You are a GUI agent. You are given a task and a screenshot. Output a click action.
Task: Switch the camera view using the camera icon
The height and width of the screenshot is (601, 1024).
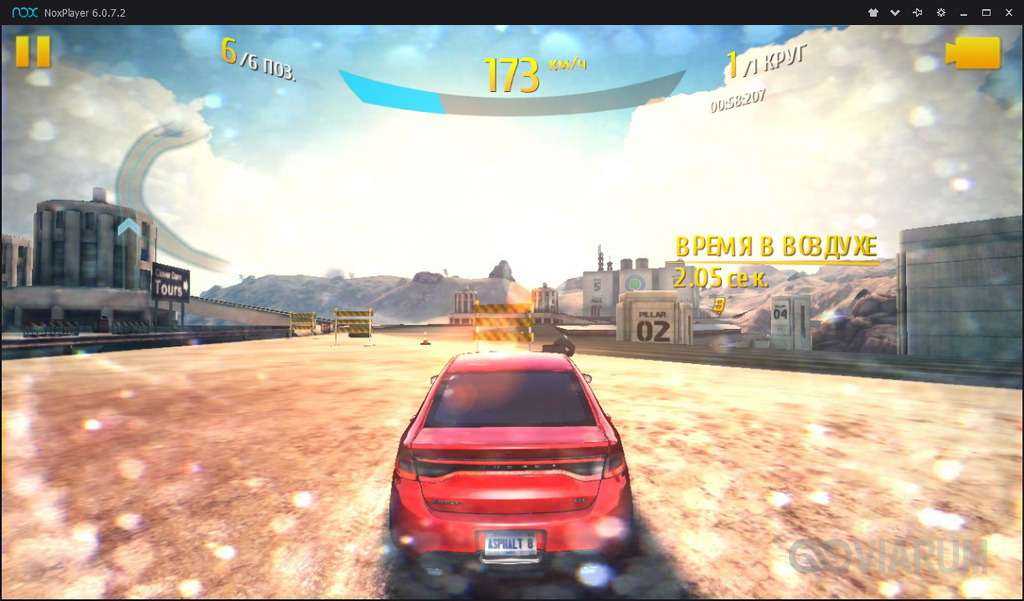coord(973,53)
